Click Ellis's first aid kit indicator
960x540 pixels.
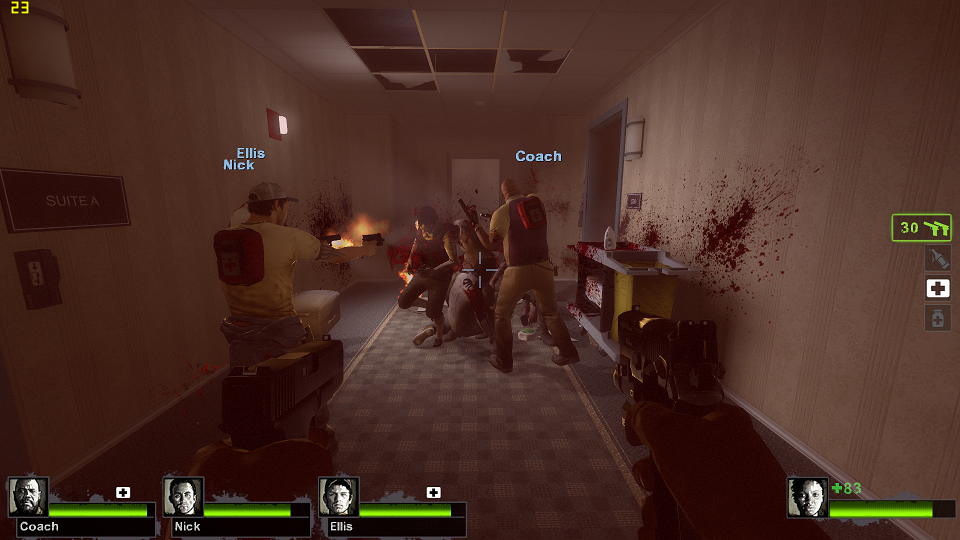[433, 492]
